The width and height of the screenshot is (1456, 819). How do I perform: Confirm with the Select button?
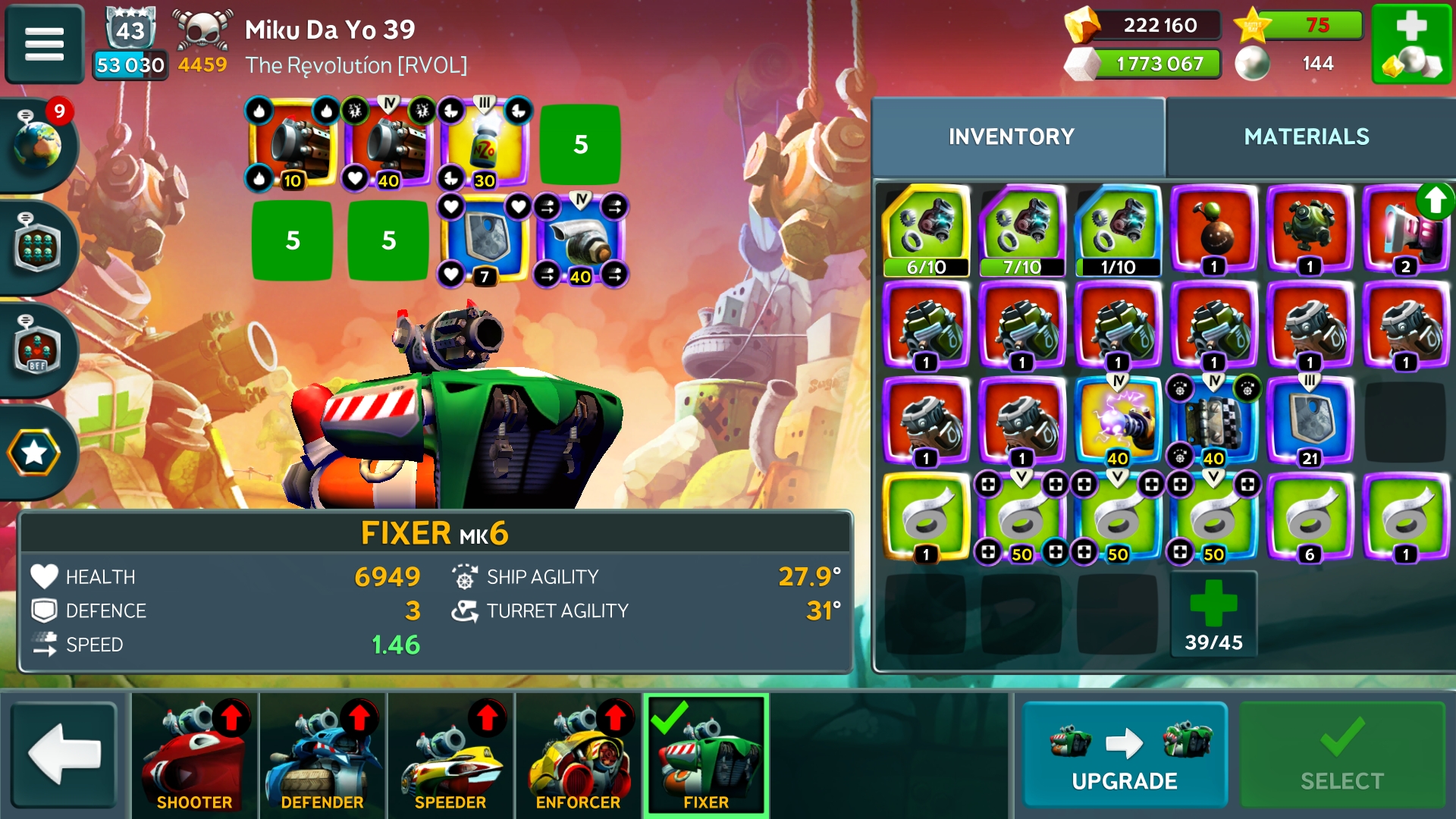pos(1341,755)
